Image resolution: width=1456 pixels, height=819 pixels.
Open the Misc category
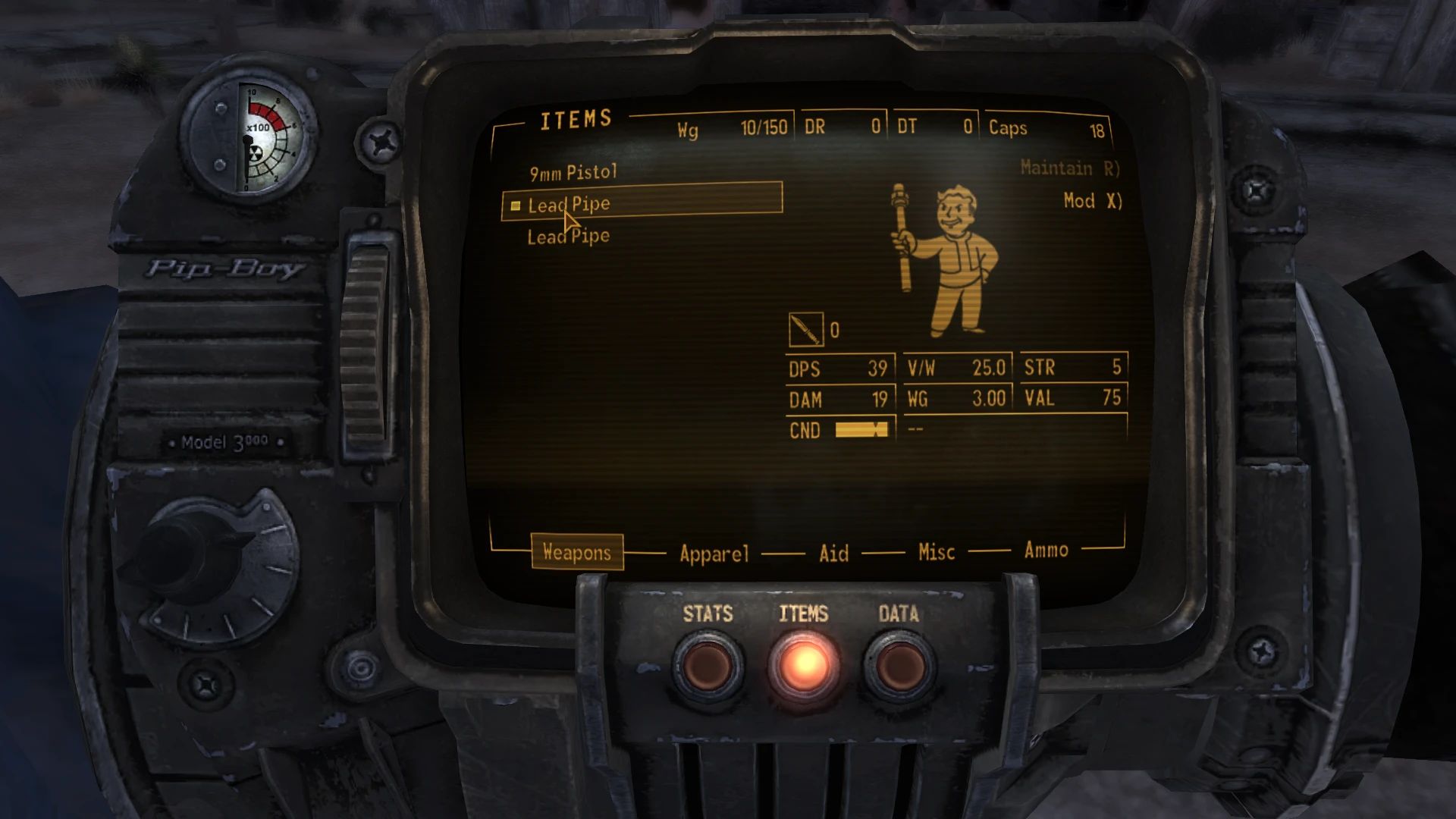[x=935, y=553]
